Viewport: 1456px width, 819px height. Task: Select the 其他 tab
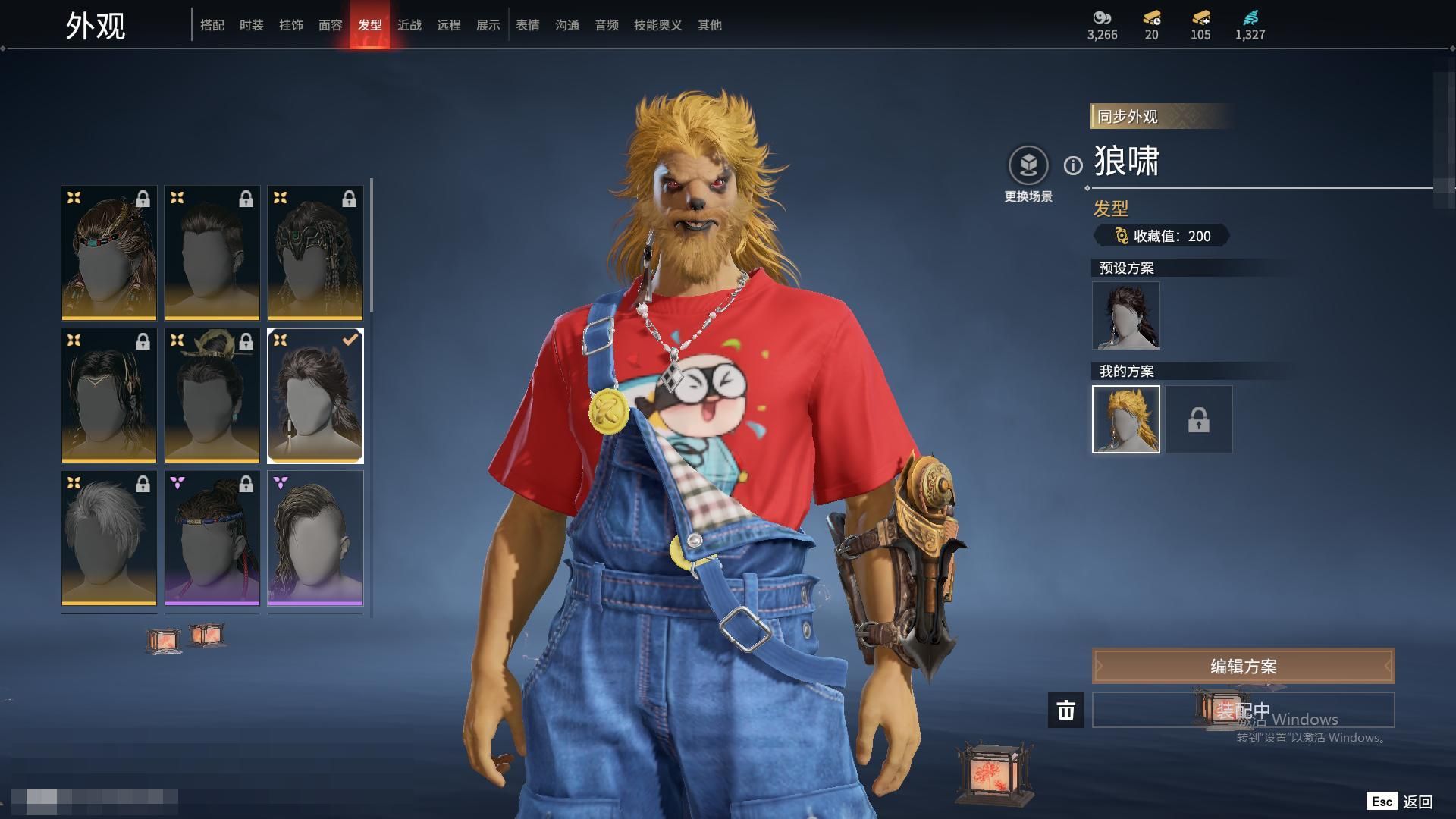(x=710, y=25)
